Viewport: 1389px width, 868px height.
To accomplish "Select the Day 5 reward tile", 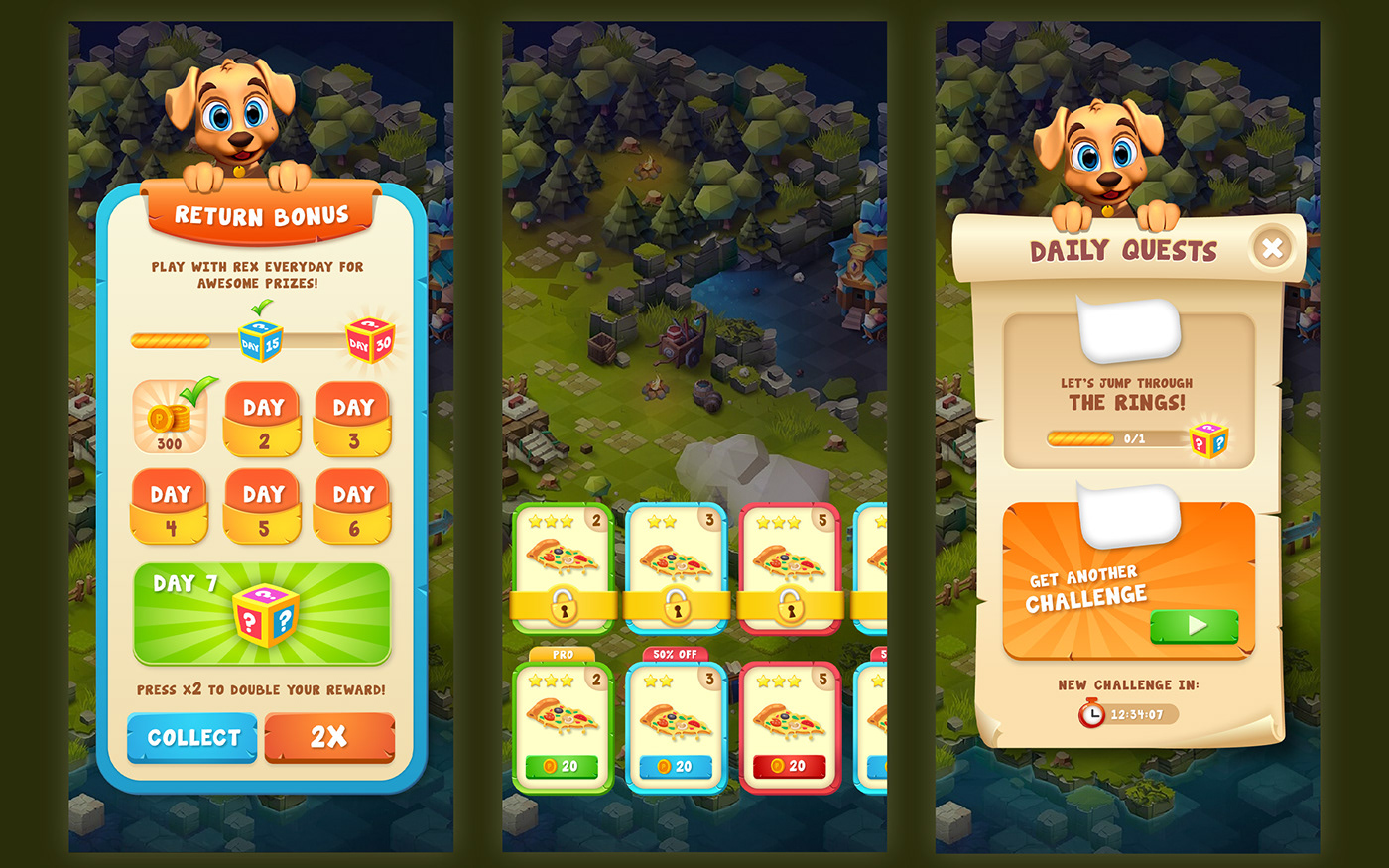I will [262, 507].
